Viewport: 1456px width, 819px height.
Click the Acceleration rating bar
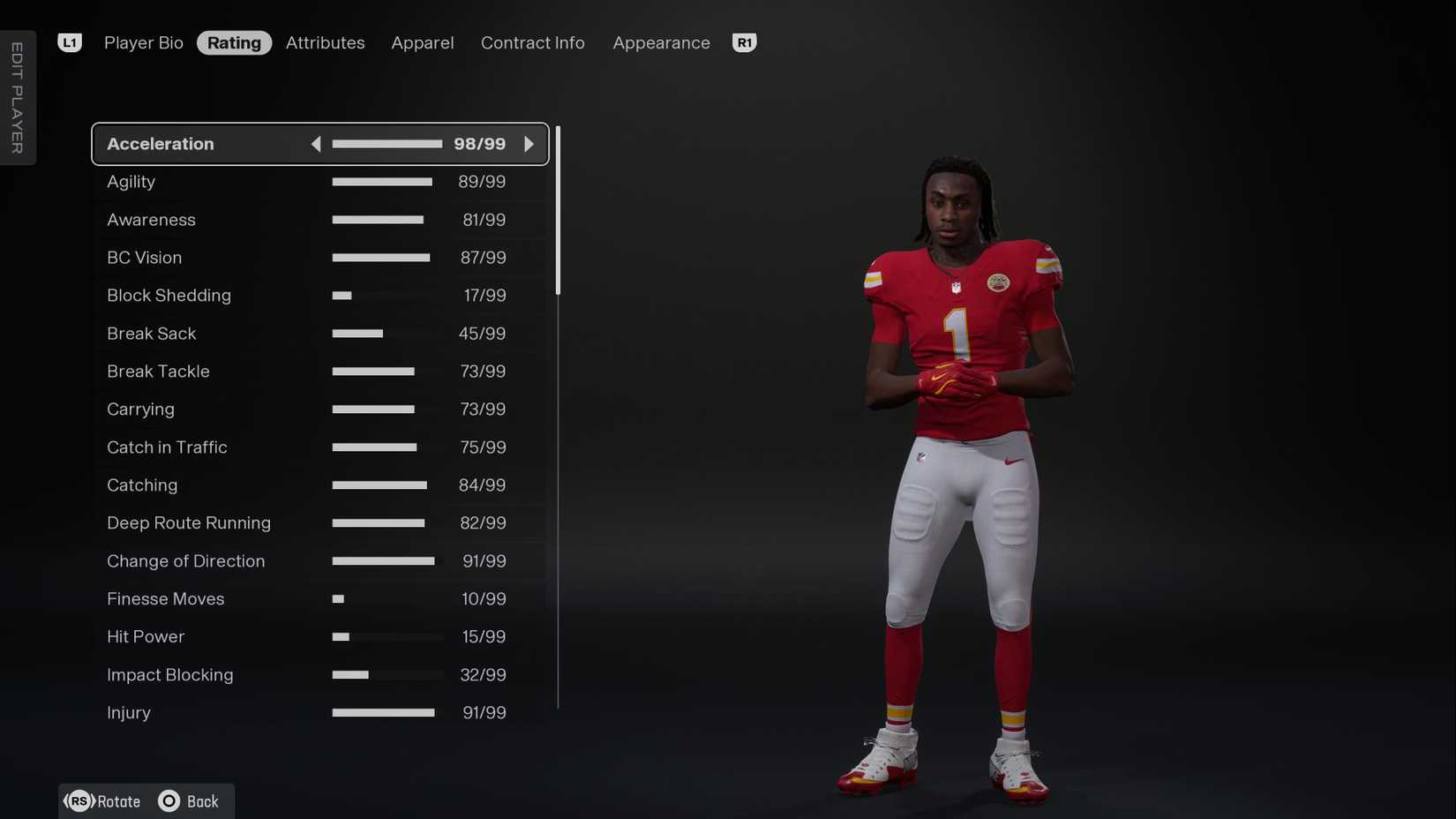[x=387, y=143]
